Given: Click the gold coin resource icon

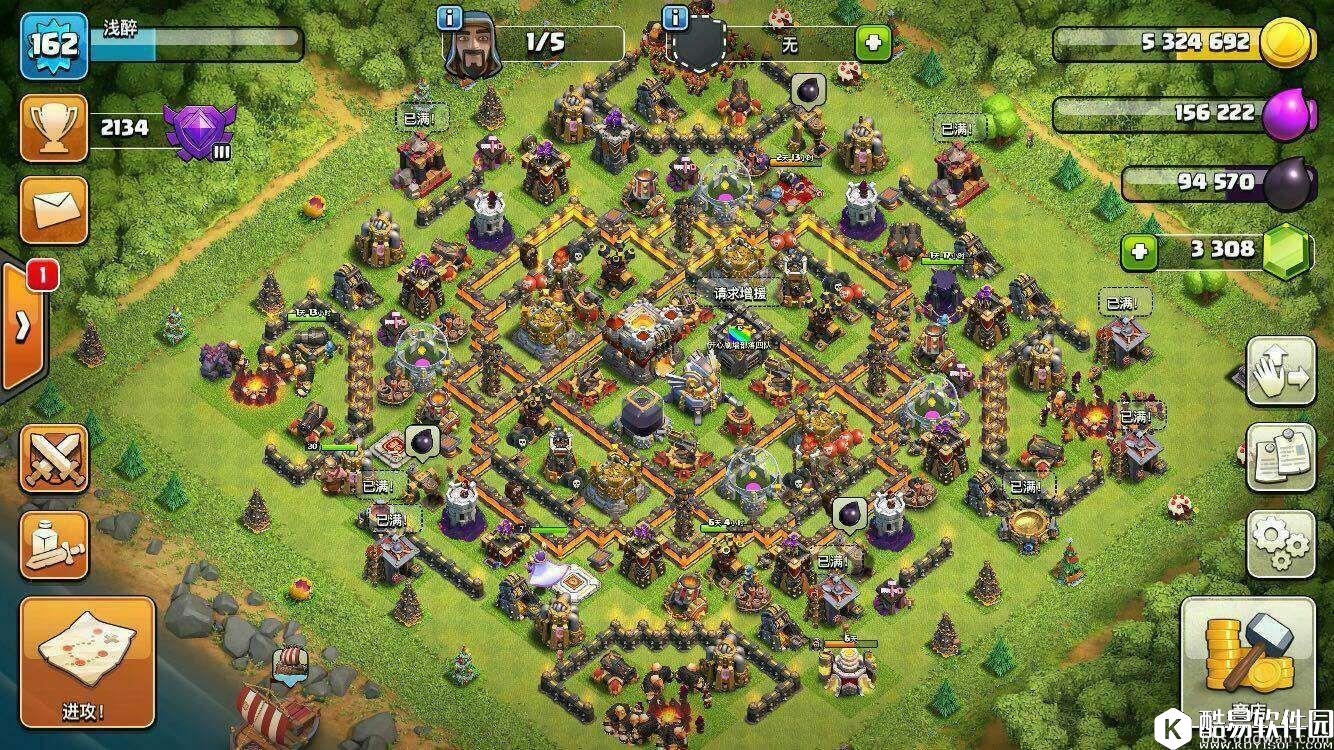Looking at the screenshot, I should click(x=1286, y=44).
